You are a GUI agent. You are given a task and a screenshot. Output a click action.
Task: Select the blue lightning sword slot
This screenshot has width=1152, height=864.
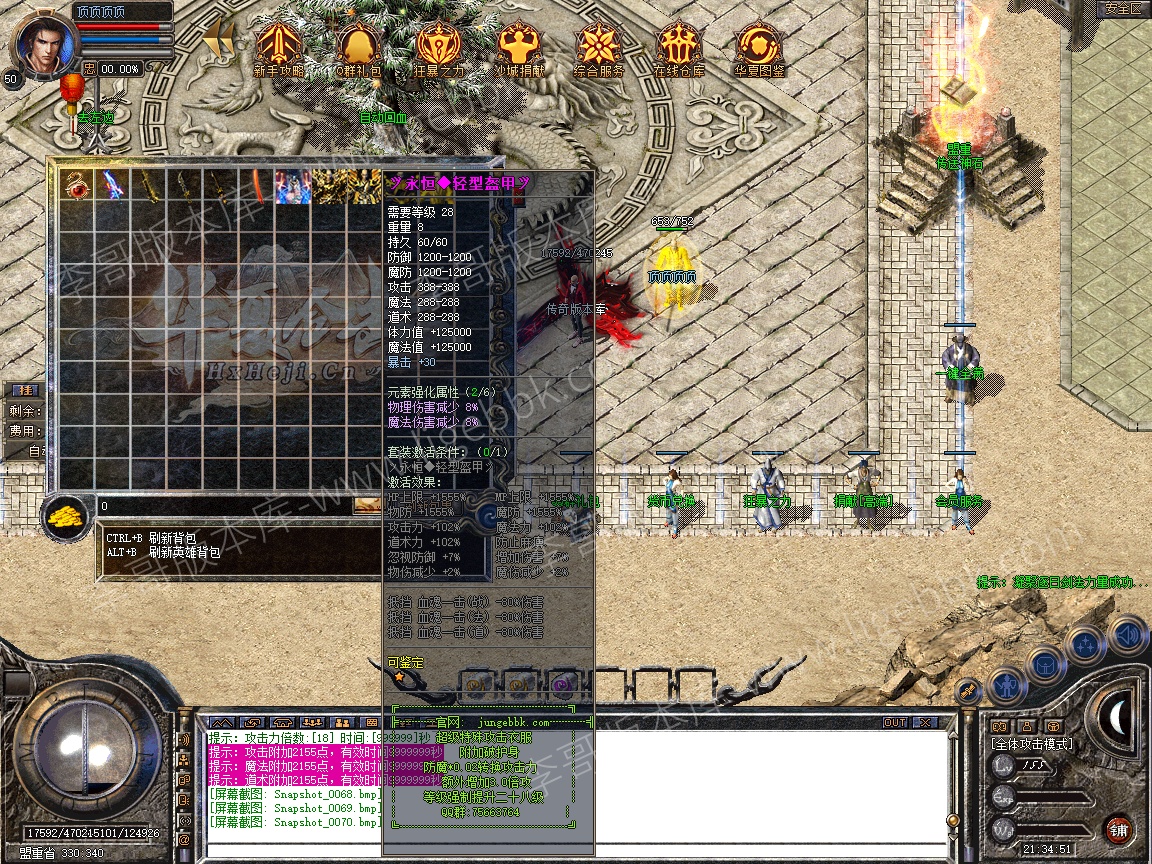(111, 185)
